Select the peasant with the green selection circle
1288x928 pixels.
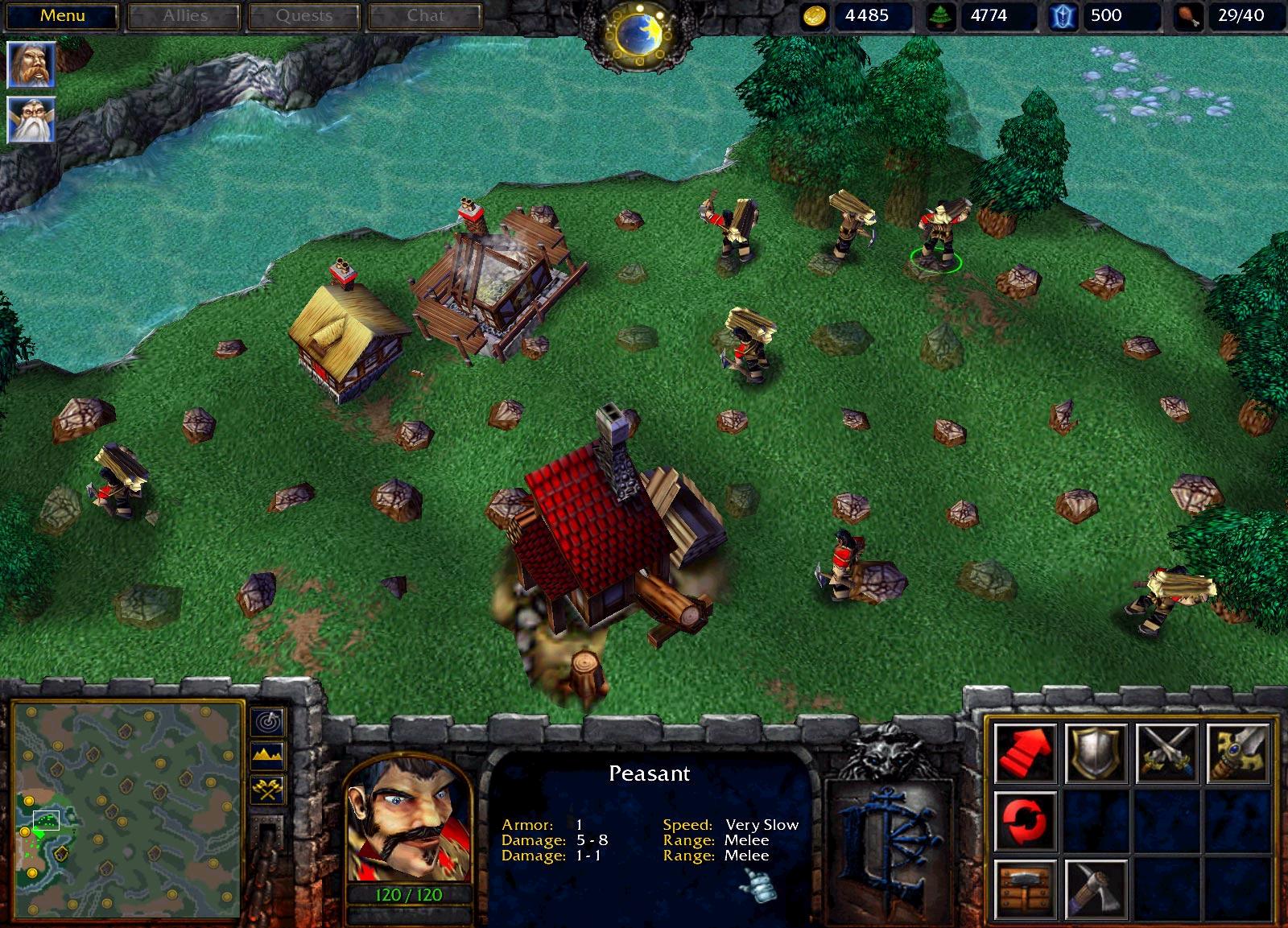(936, 235)
